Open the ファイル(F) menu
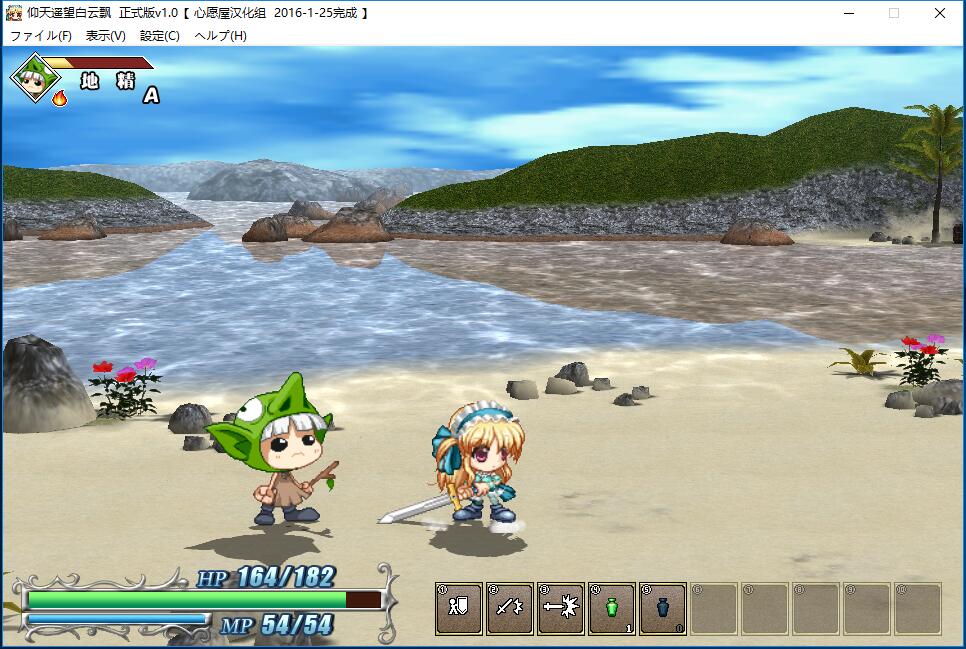This screenshot has height=649, width=966. [x=41, y=36]
